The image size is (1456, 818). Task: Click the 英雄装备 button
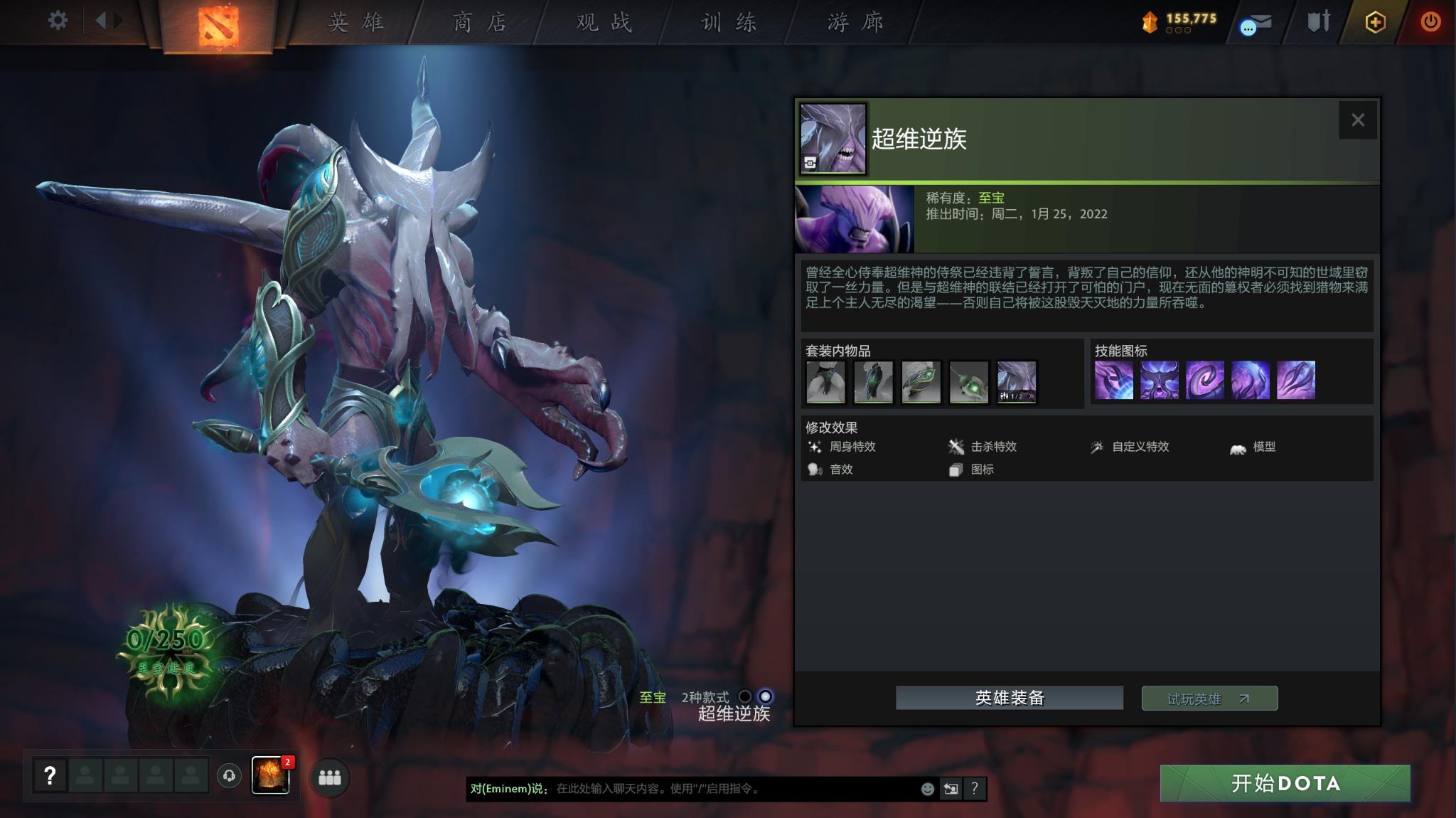click(x=1010, y=698)
